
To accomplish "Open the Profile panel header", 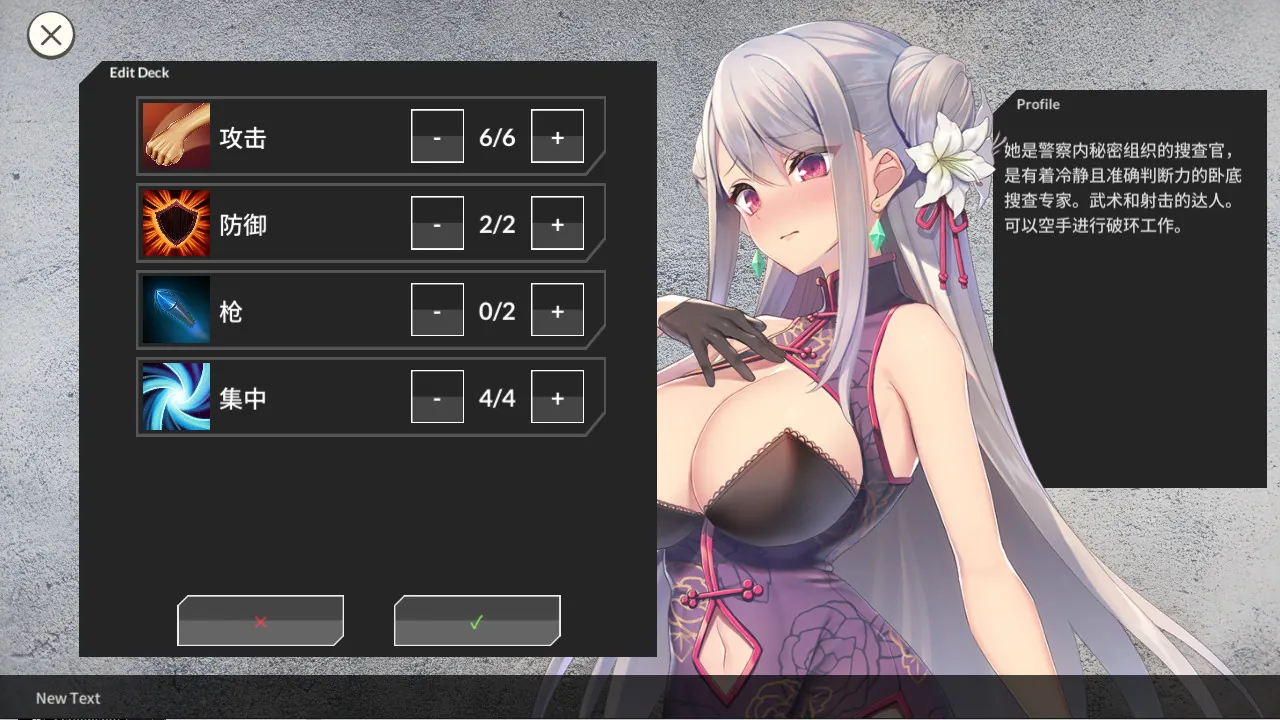I will pyautogui.click(x=1038, y=104).
